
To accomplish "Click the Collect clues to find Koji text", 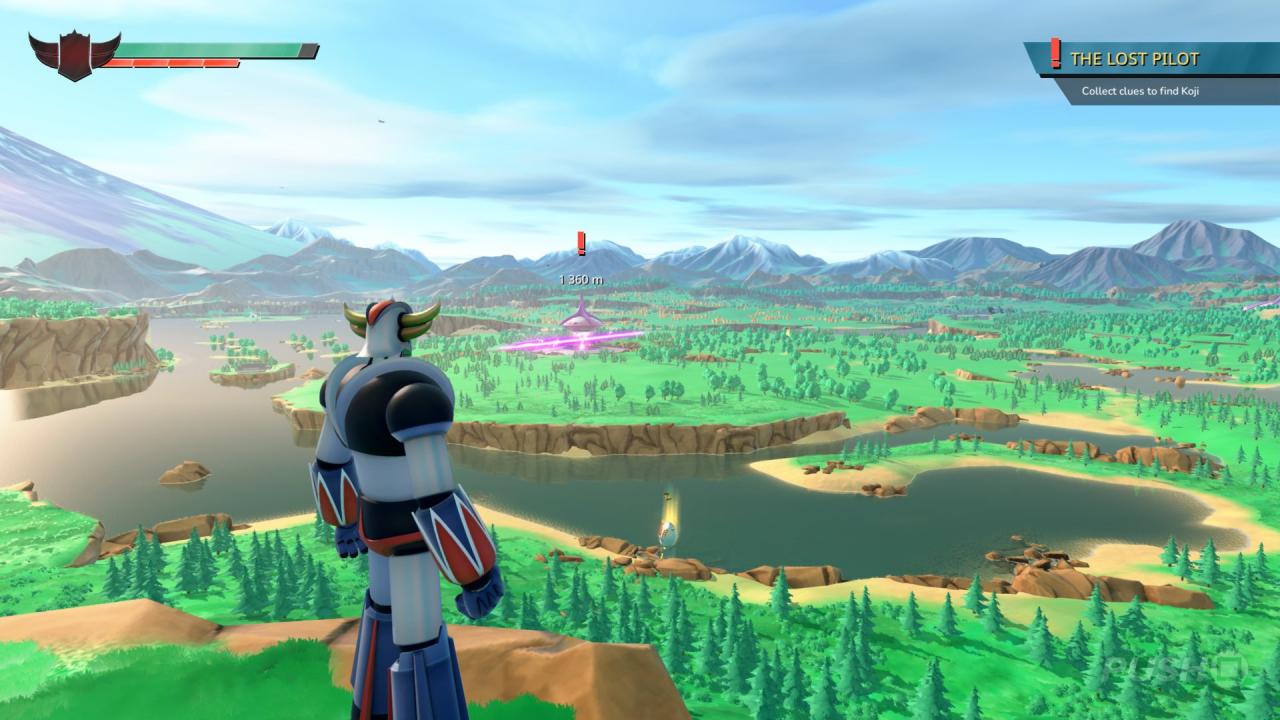I will tap(1140, 88).
